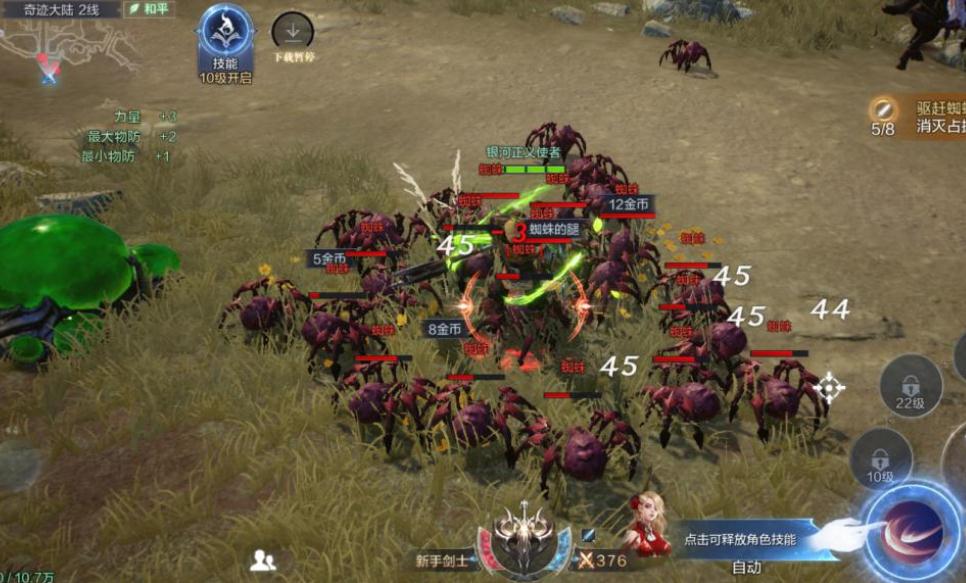966x583 pixels.
Task: Tap the locked 10级 skill slot
Action: point(880,460)
